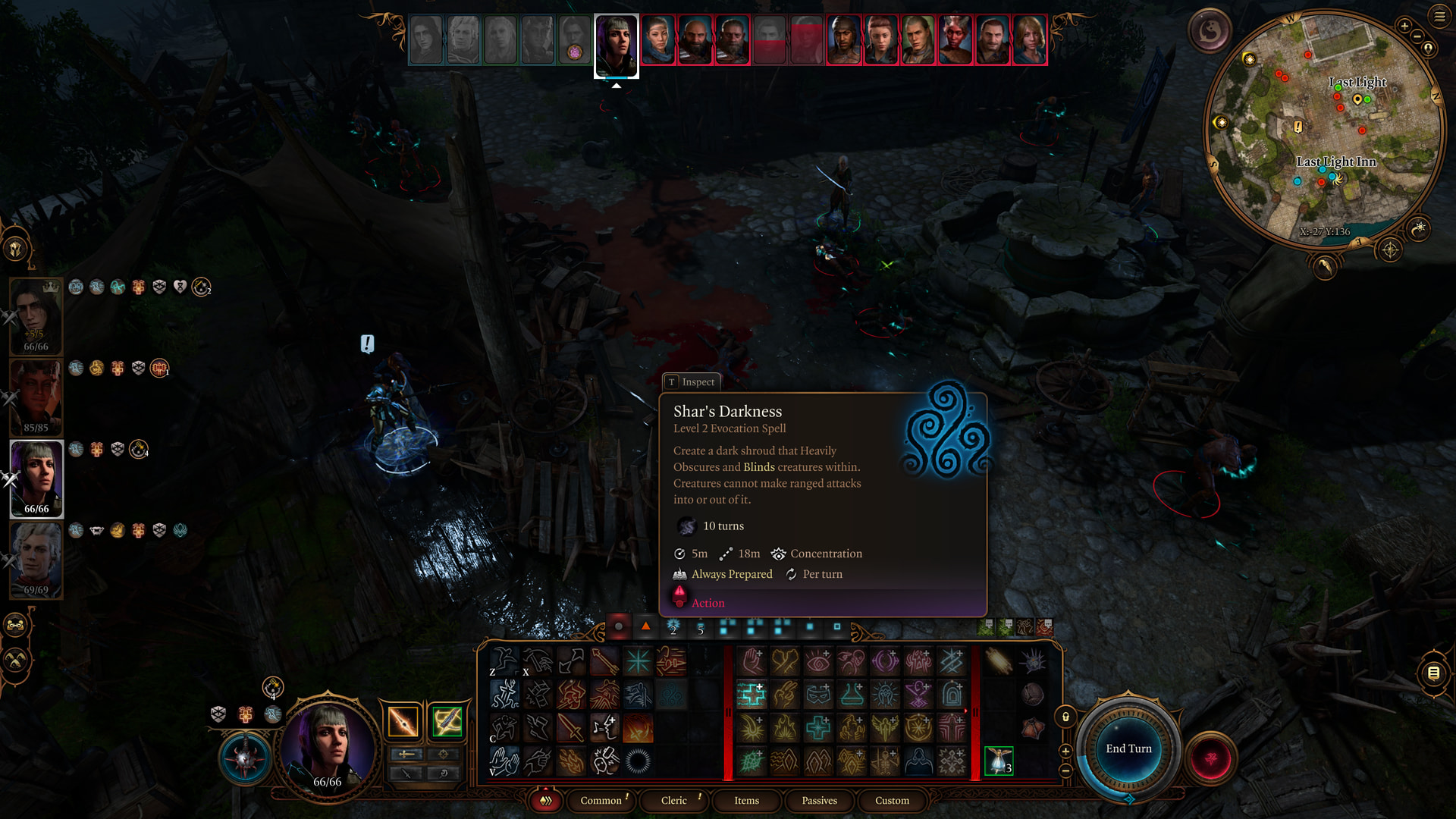Click the Last Light Inn minimap
Viewport: 1456px width, 819px height.
point(1323,129)
